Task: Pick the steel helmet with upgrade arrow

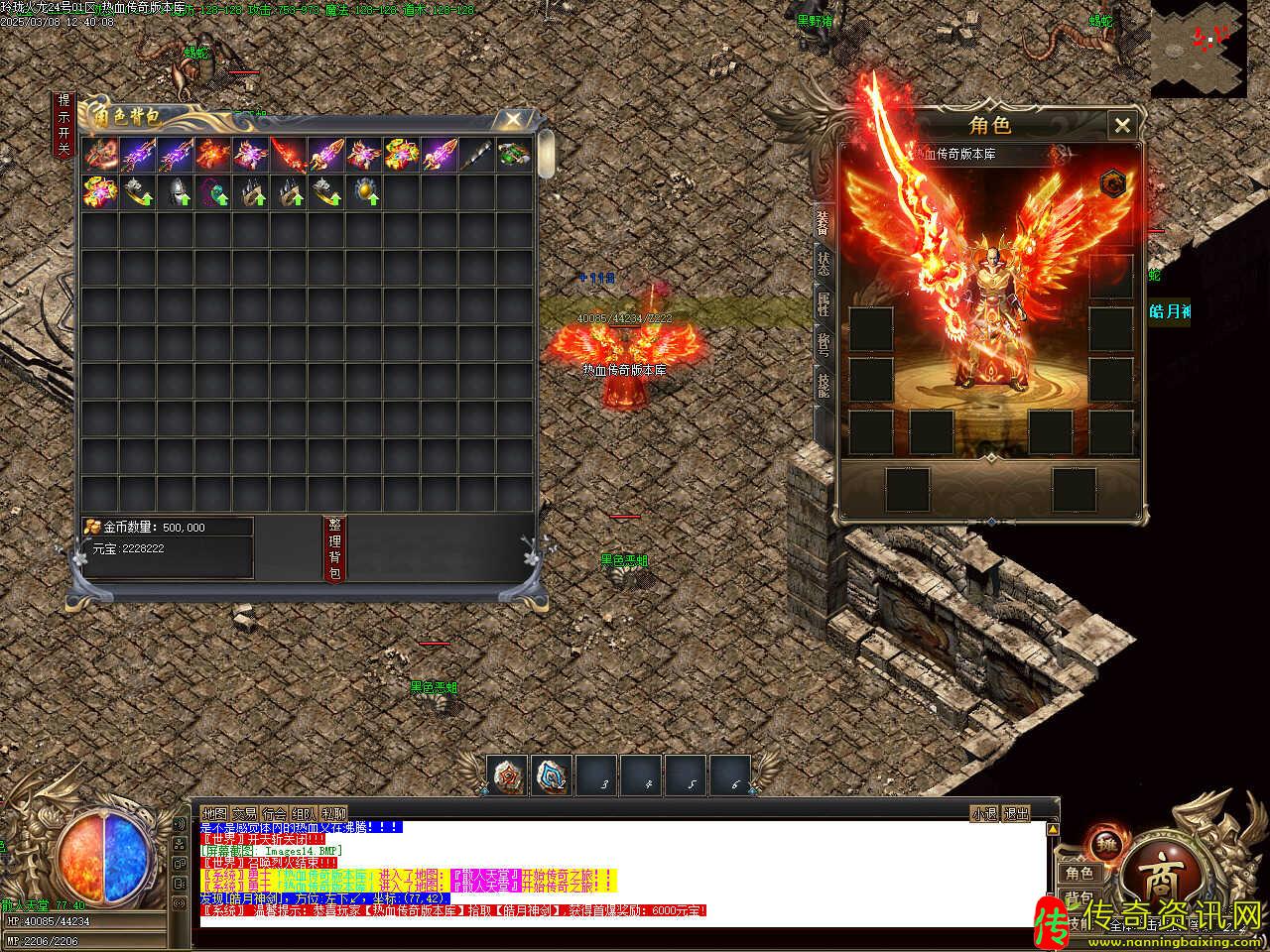Action: click(x=175, y=191)
